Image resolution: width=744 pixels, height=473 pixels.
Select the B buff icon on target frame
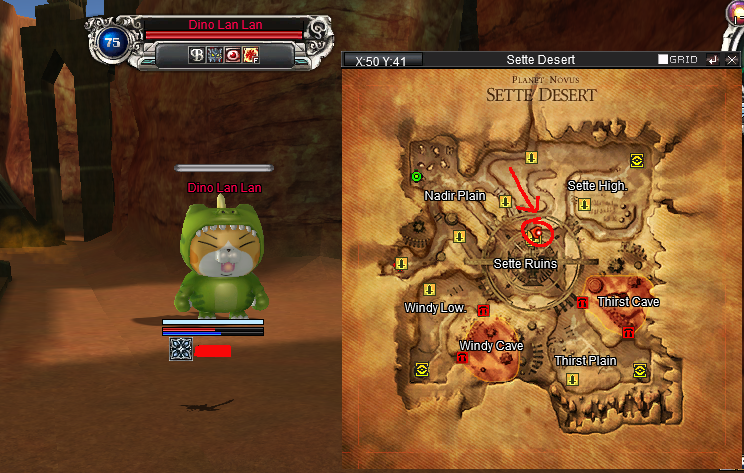196,54
